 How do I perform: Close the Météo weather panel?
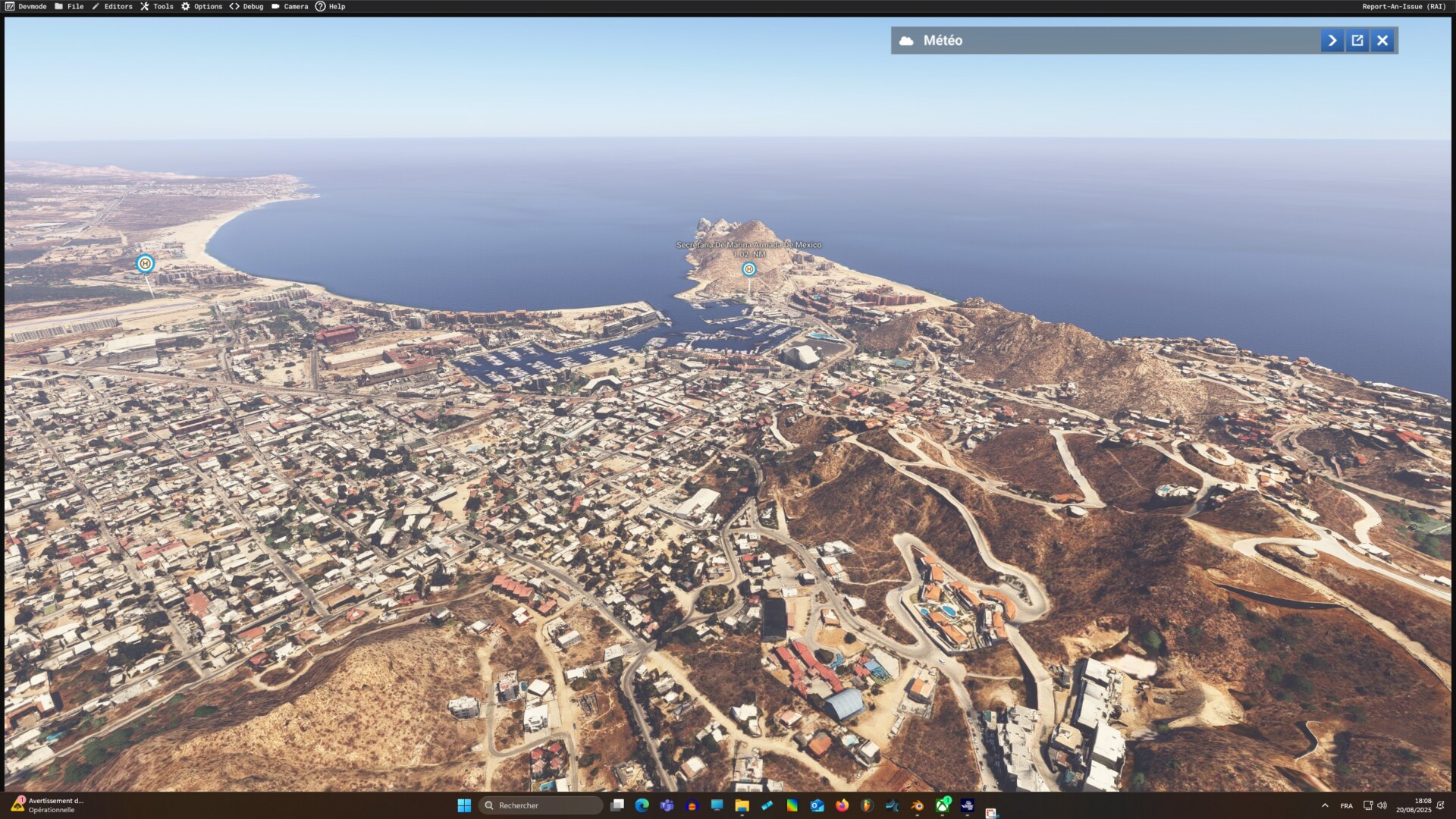[1382, 41]
